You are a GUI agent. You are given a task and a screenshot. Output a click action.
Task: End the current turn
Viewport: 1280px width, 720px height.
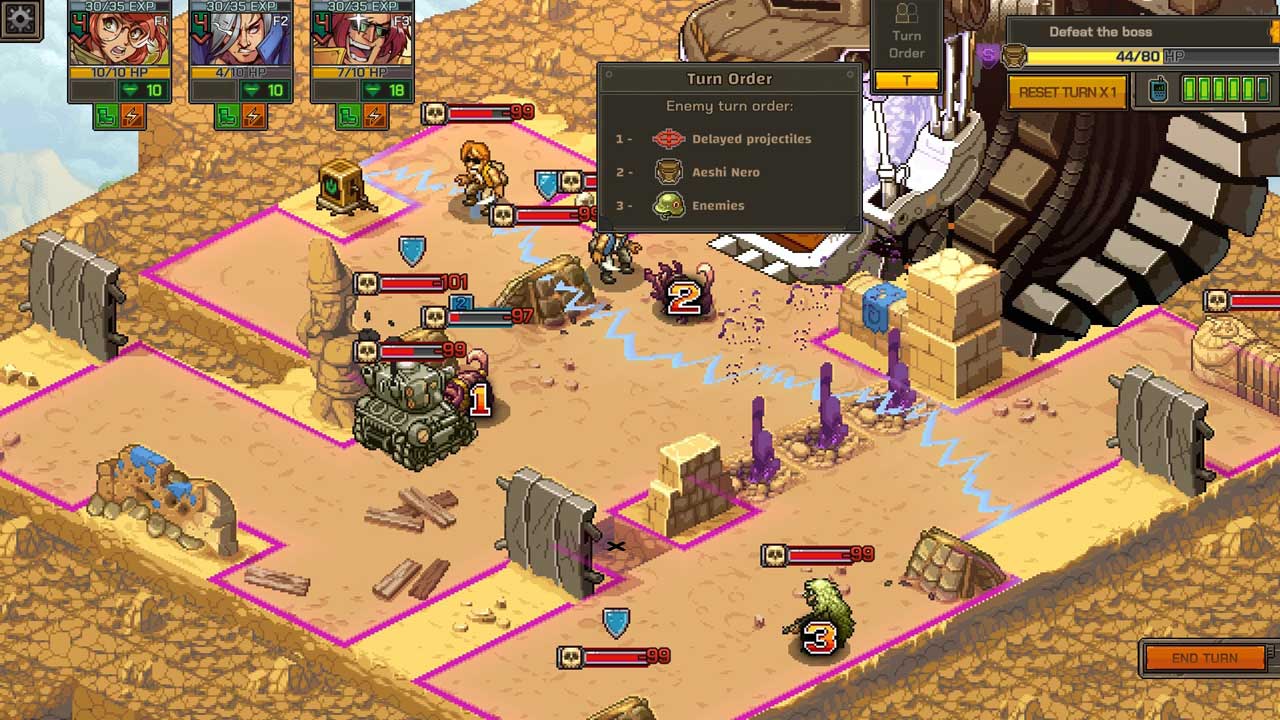pyautogui.click(x=1205, y=658)
